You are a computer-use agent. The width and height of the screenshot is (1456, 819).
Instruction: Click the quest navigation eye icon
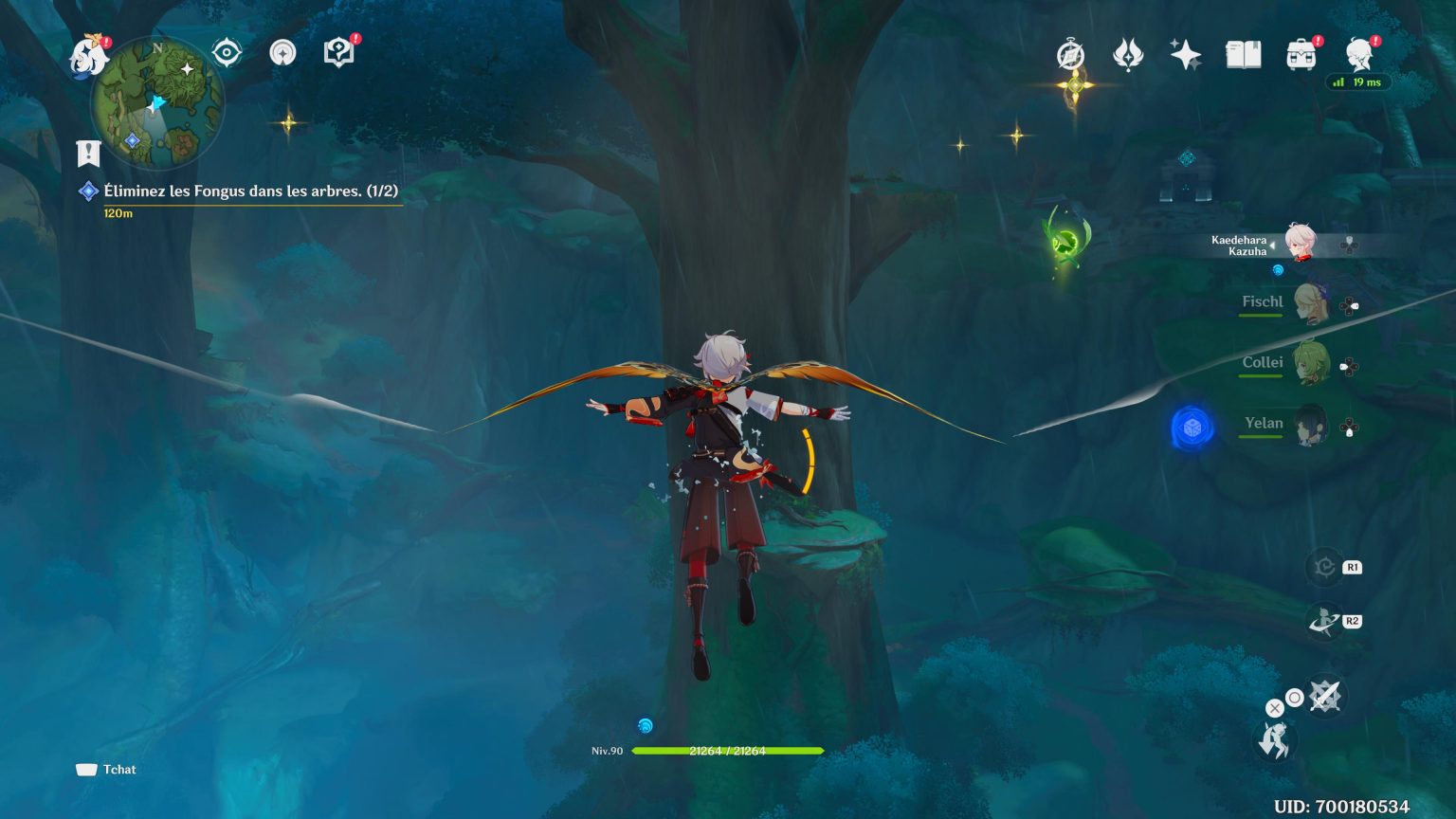(225, 53)
